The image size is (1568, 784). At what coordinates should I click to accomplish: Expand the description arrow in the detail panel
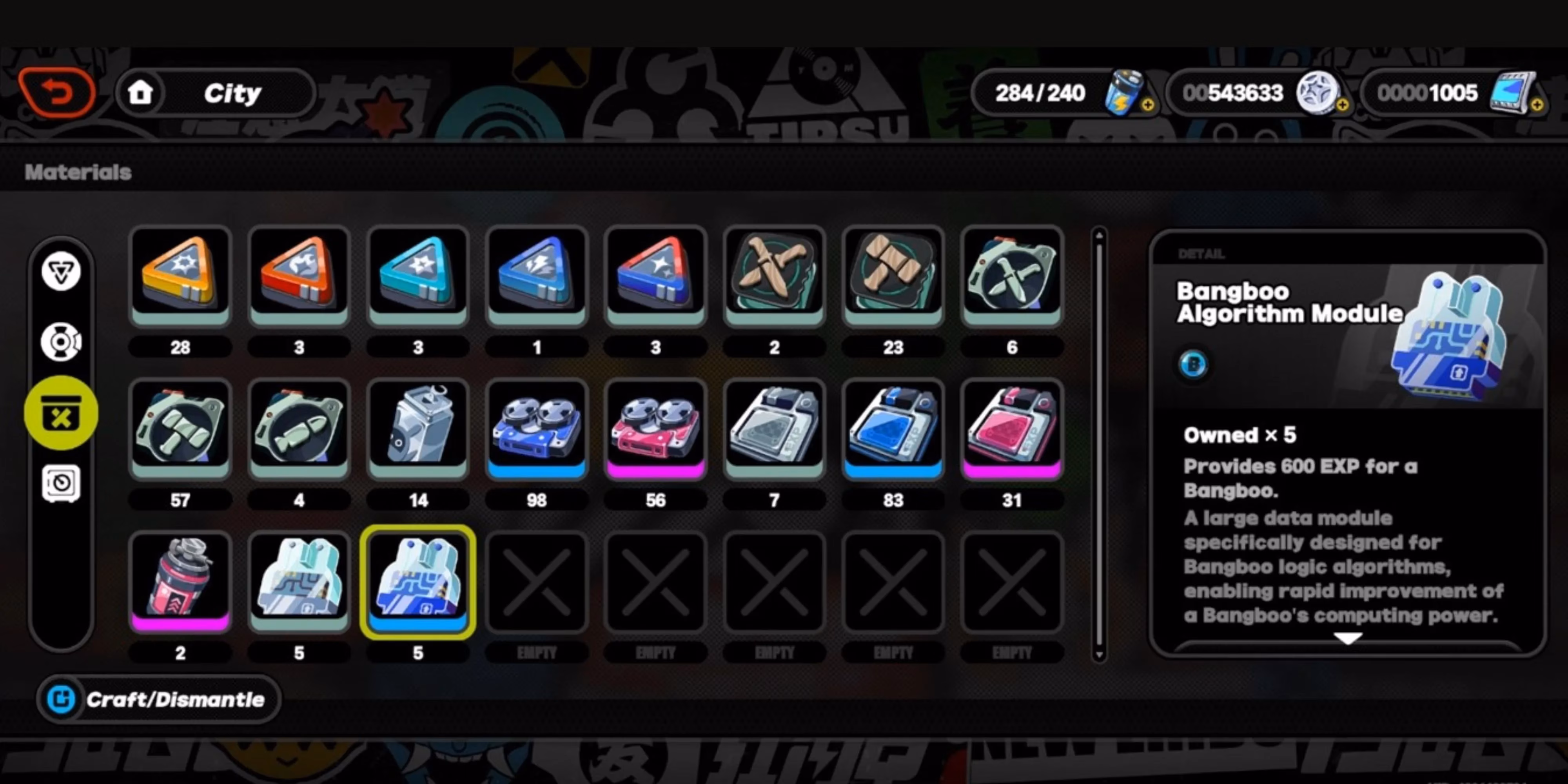coord(1349,639)
